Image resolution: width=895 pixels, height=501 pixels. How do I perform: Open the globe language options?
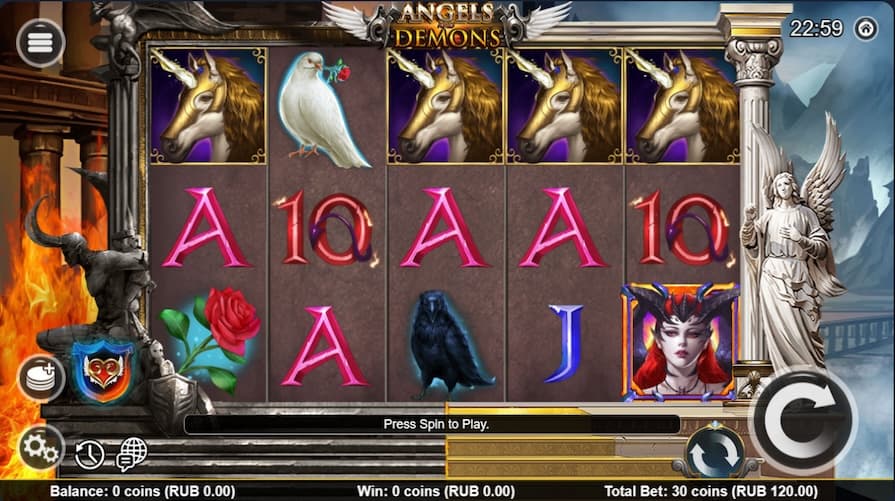point(131,455)
